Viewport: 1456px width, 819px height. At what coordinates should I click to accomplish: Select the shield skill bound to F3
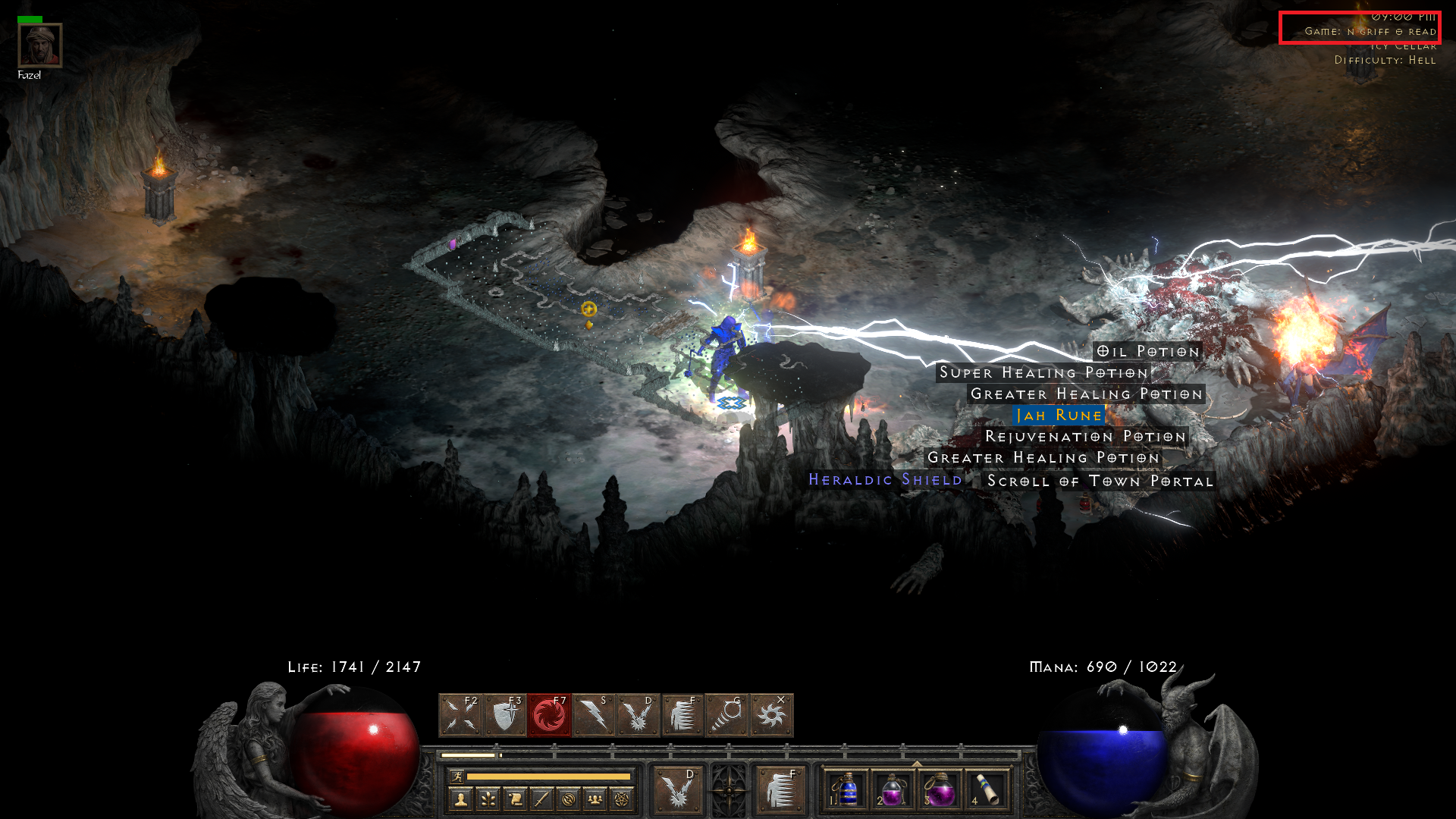(504, 716)
